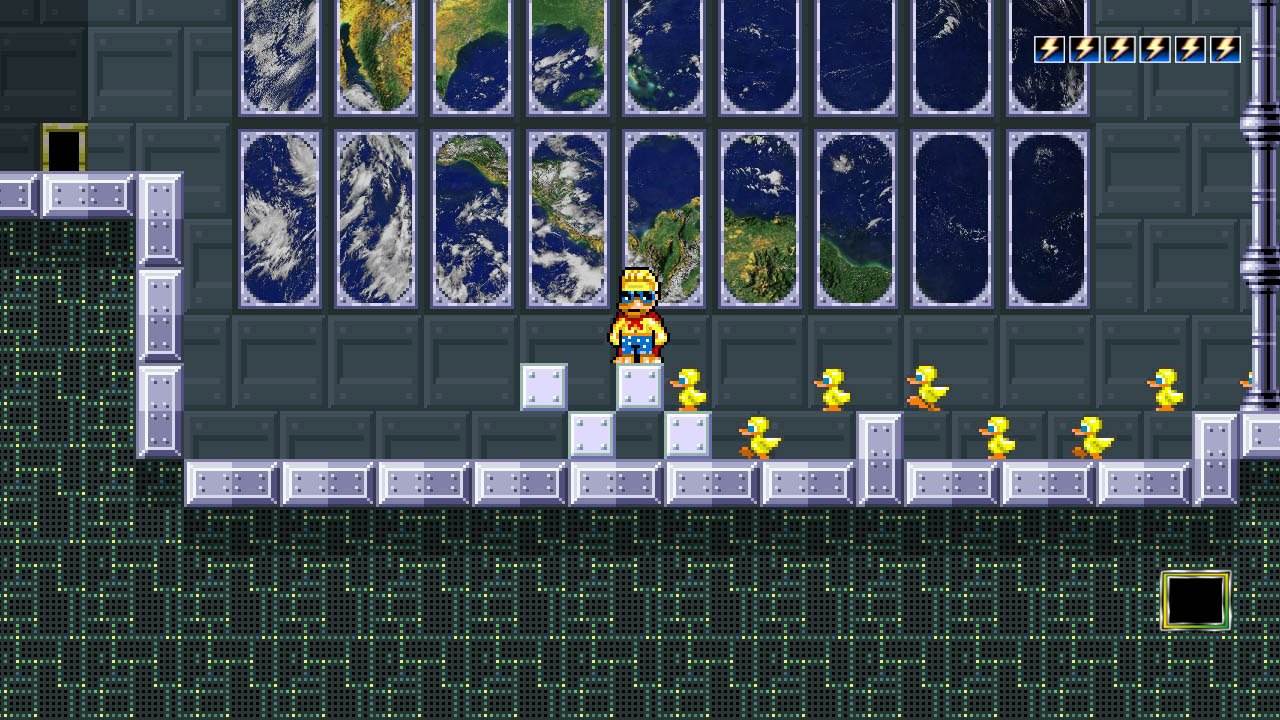Click the second lightning bolt energy icon
Viewport: 1280px width, 720px height.
[1085, 47]
